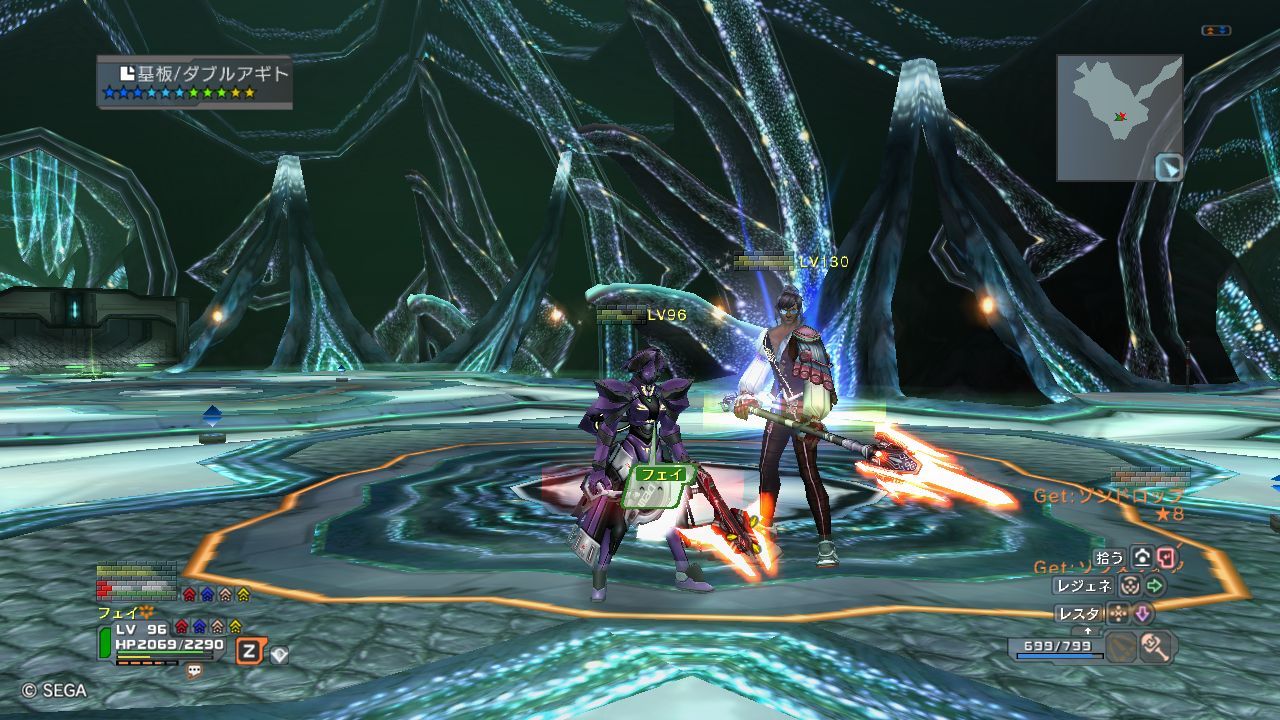Select the dimmed weapon slot beside the axe
Screen dimensions: 1280x720
point(1122,647)
